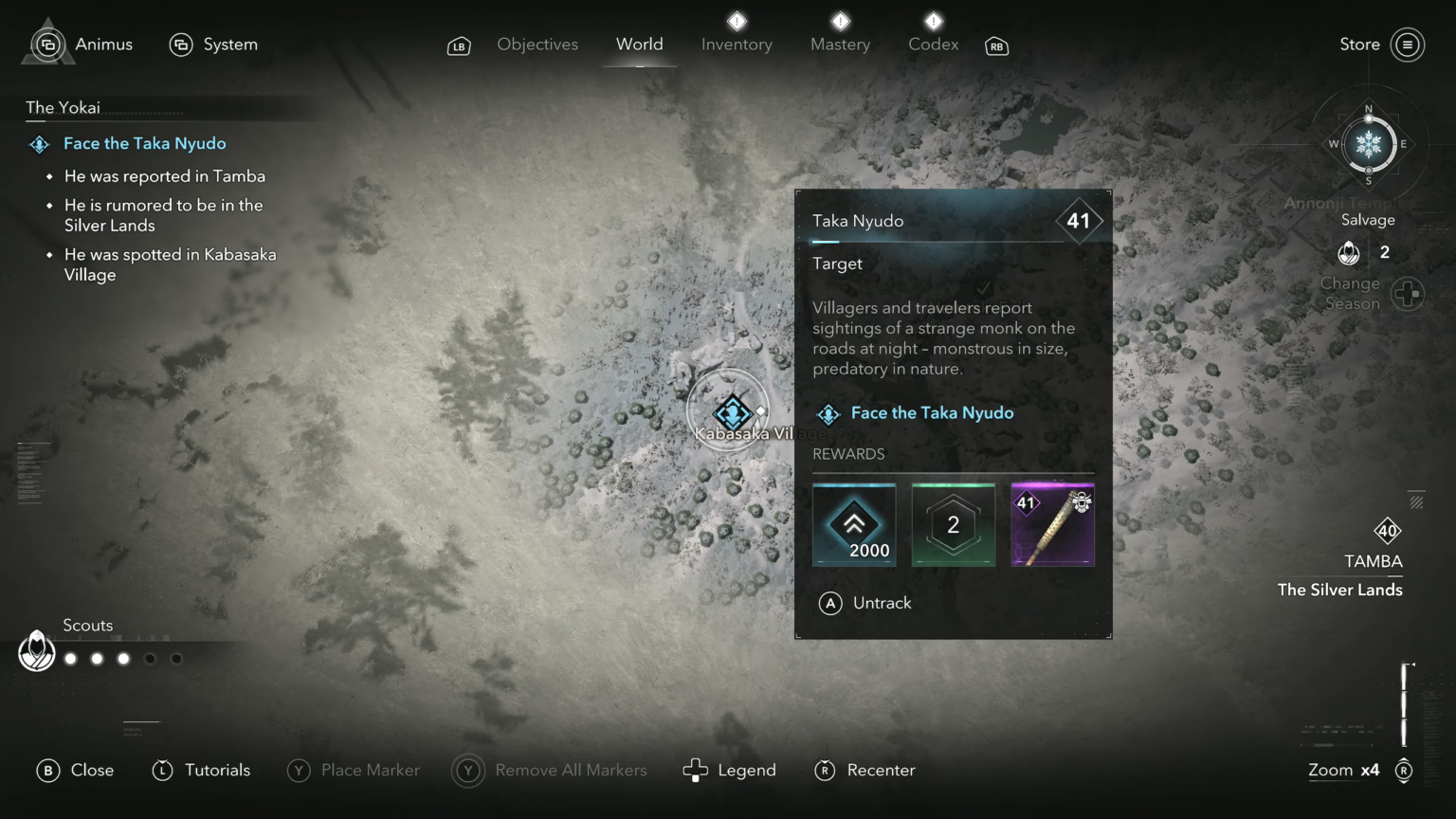Click the compass rose in the top right
This screenshot has width=1456, height=819.
coord(1368,144)
